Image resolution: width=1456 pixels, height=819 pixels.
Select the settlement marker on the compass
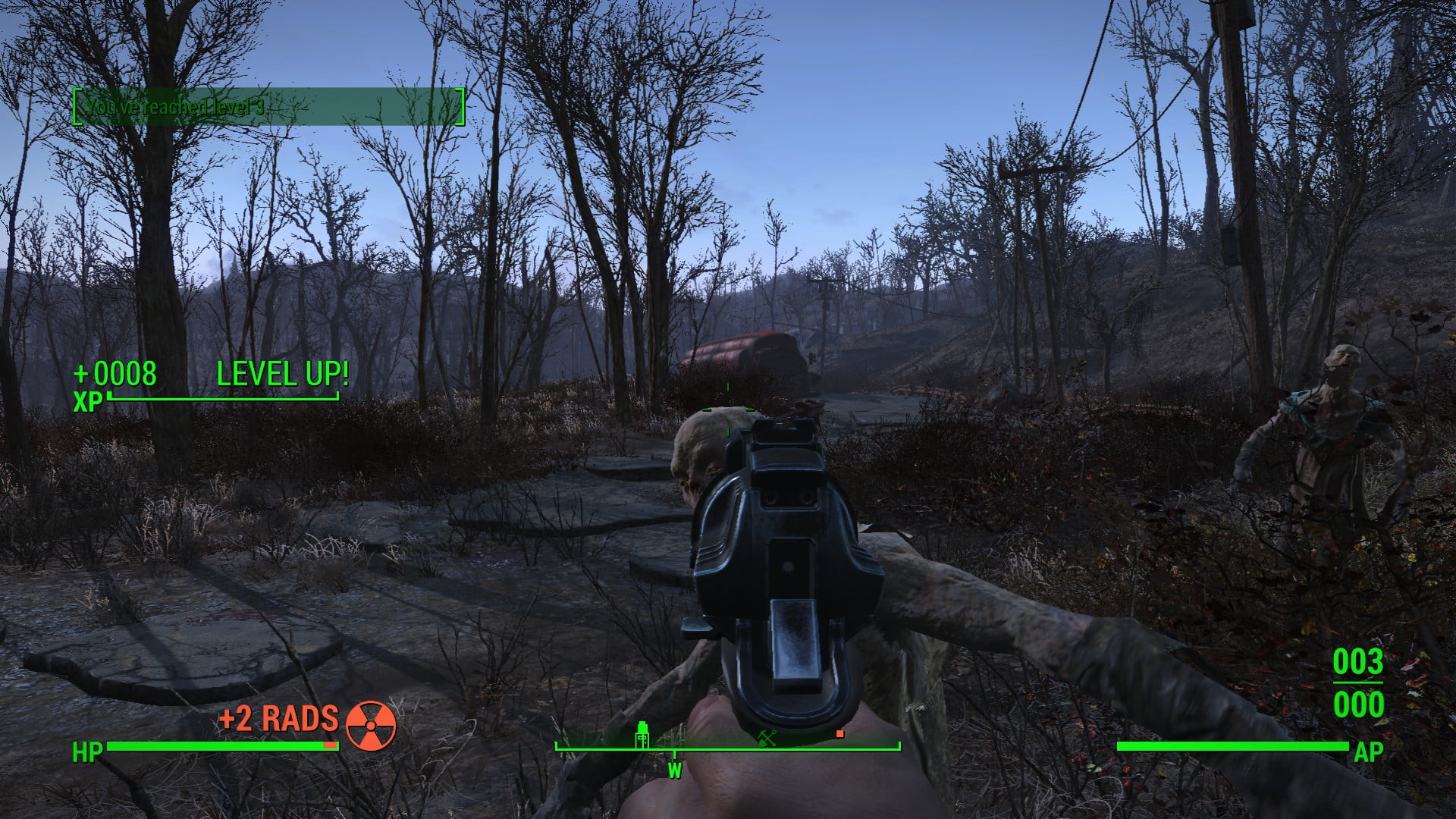642,736
